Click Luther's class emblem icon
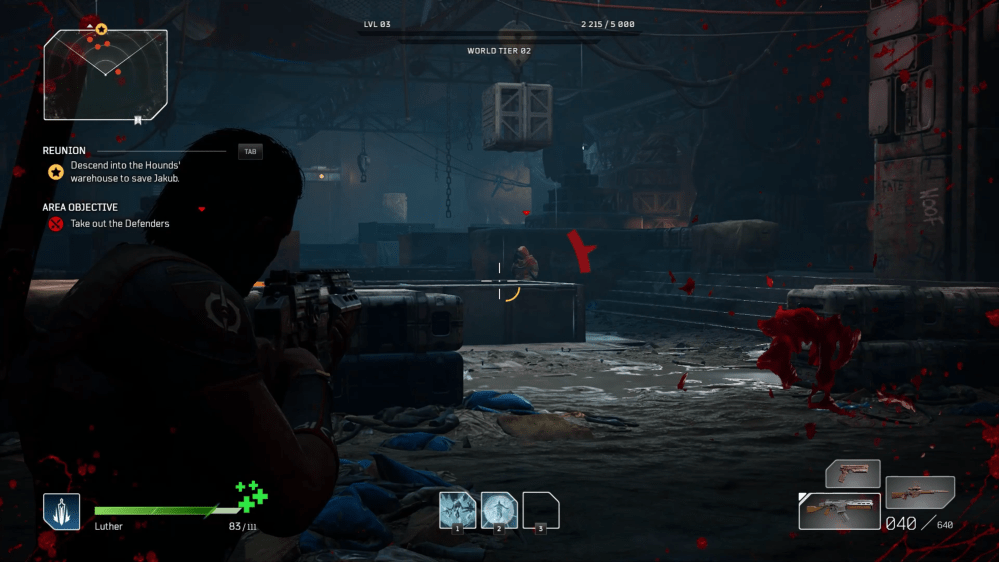 point(61,511)
